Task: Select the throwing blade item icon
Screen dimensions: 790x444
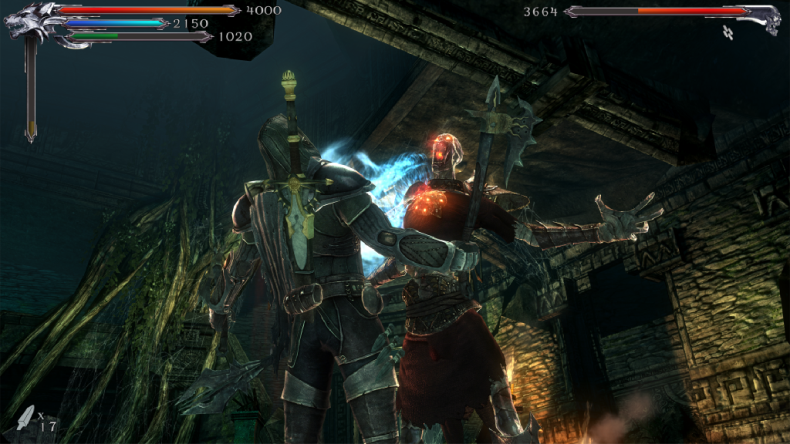Action: 24,418
